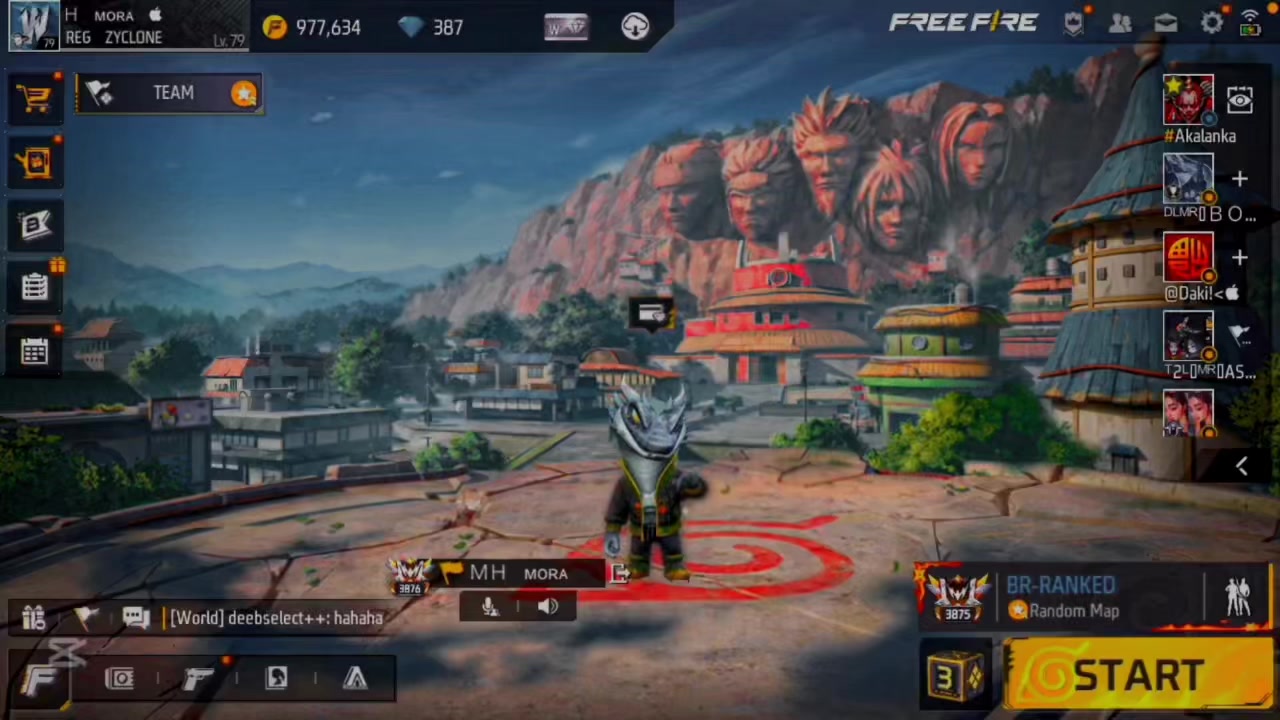
Task: Start the match with the START button
Action: coord(1138,675)
